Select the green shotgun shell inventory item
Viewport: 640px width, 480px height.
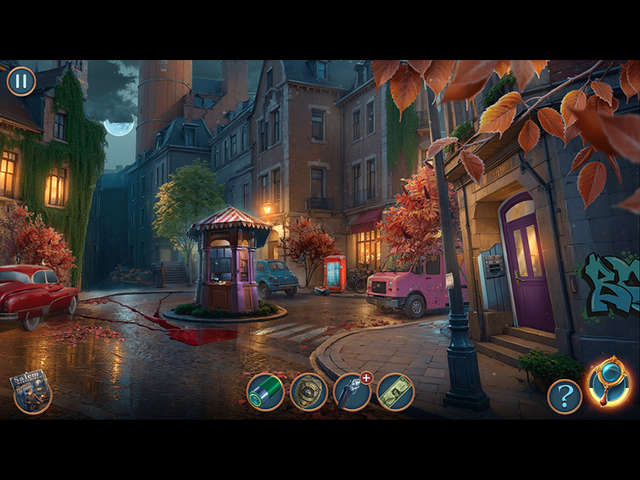[265, 392]
